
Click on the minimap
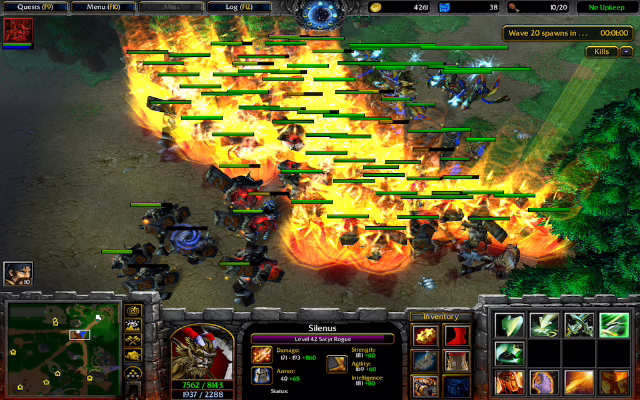click(62, 346)
